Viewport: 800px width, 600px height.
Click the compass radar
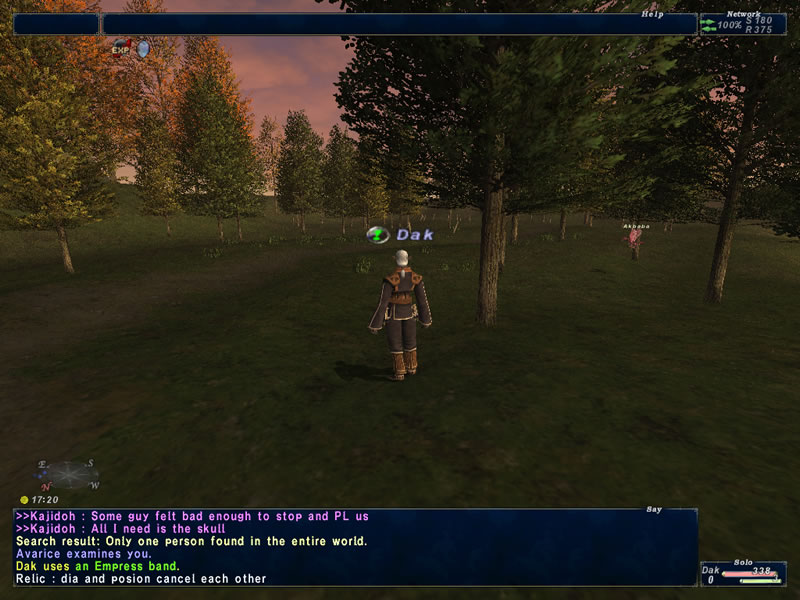[x=68, y=474]
